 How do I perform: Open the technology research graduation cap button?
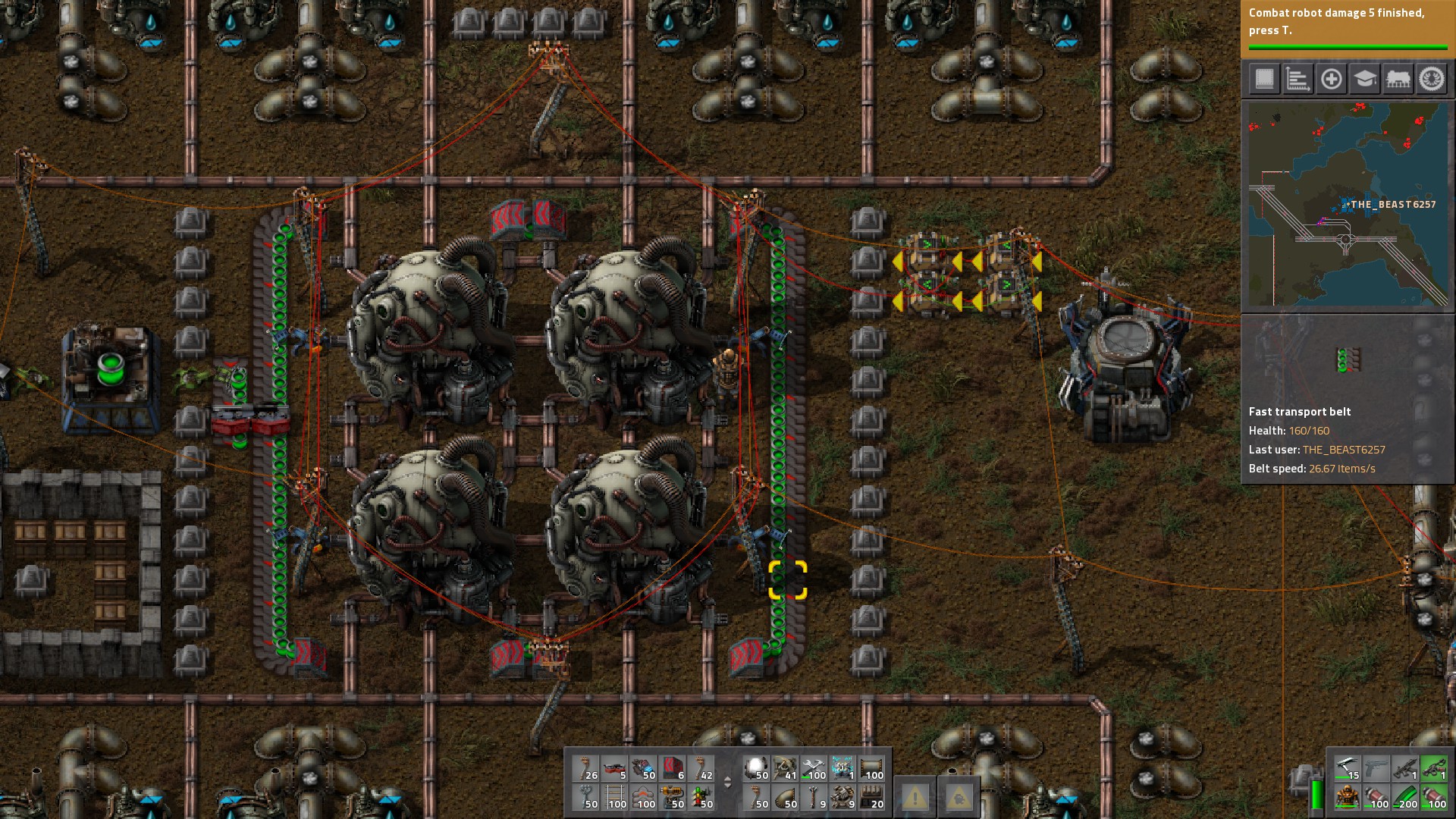pos(1364,79)
